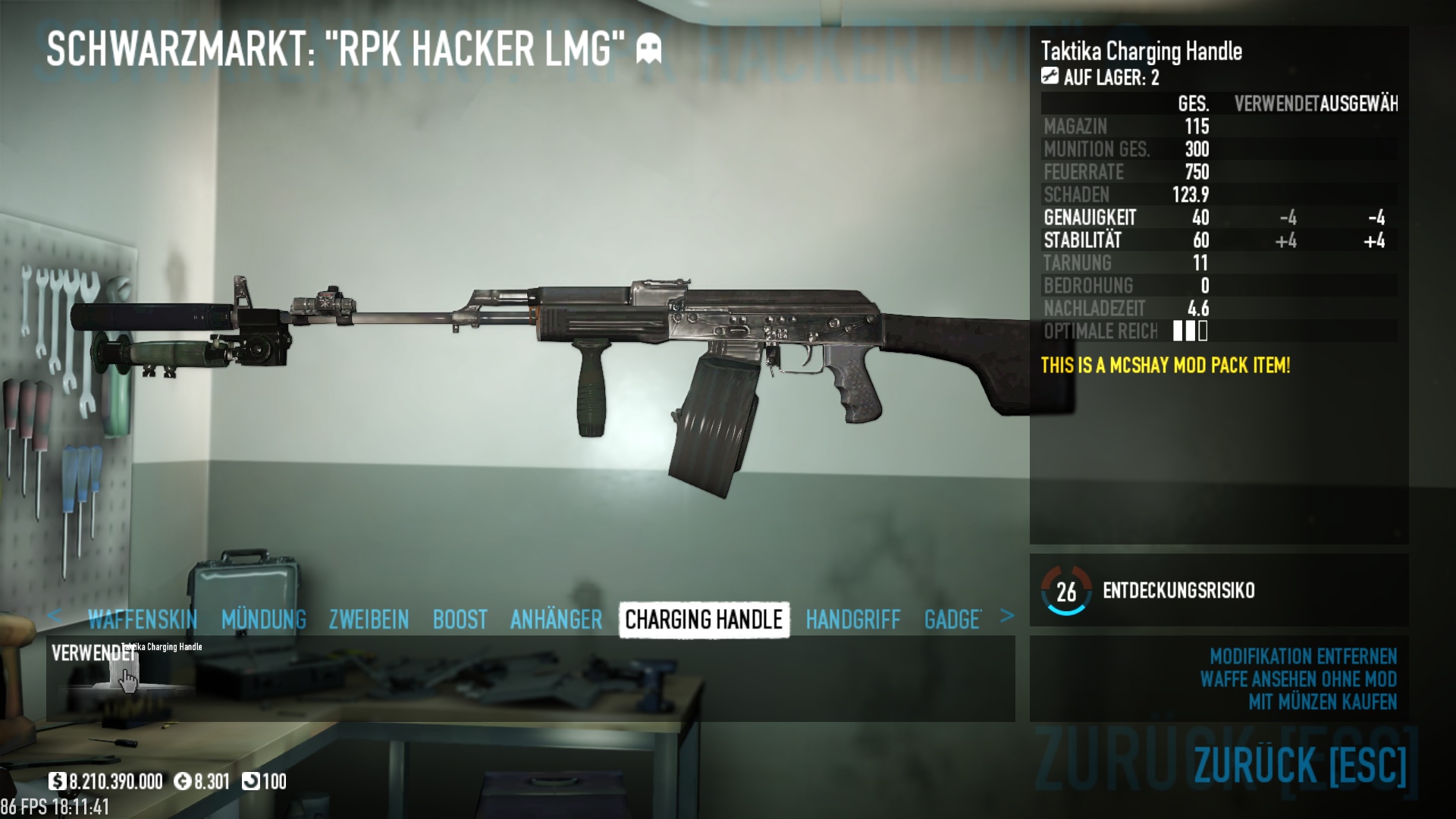Click the Charging Handle tab
Viewport: 1456px width, 819px height.
[x=704, y=620]
